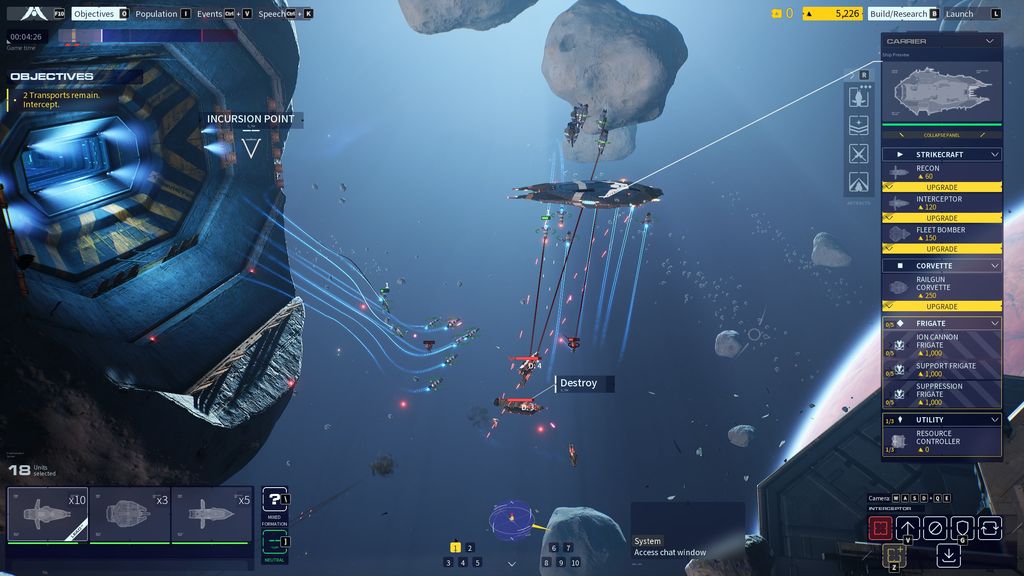Issue the stop command icon
The width and height of the screenshot is (1024, 576).
pos(935,528)
